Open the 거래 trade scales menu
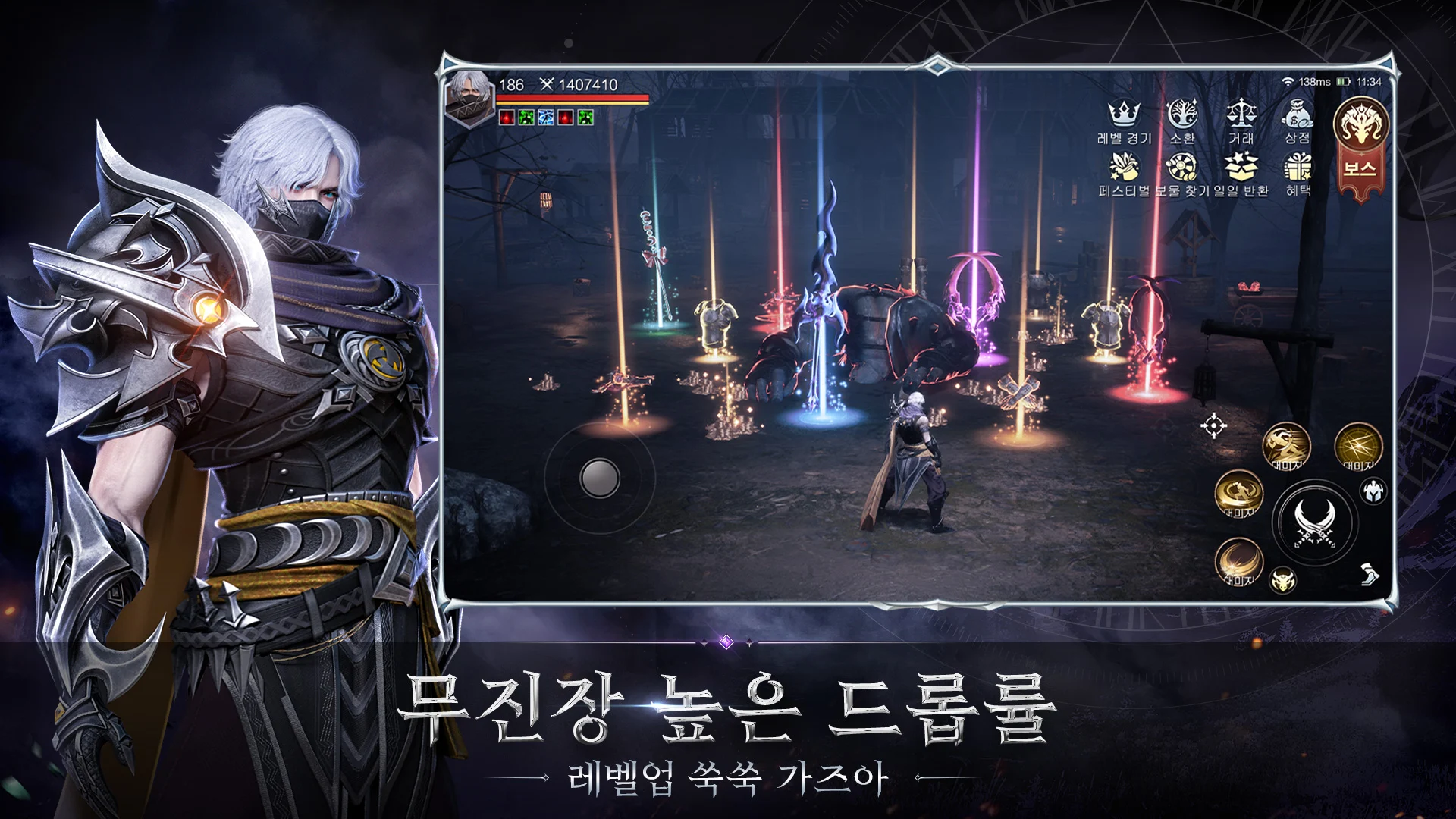 tap(1241, 114)
